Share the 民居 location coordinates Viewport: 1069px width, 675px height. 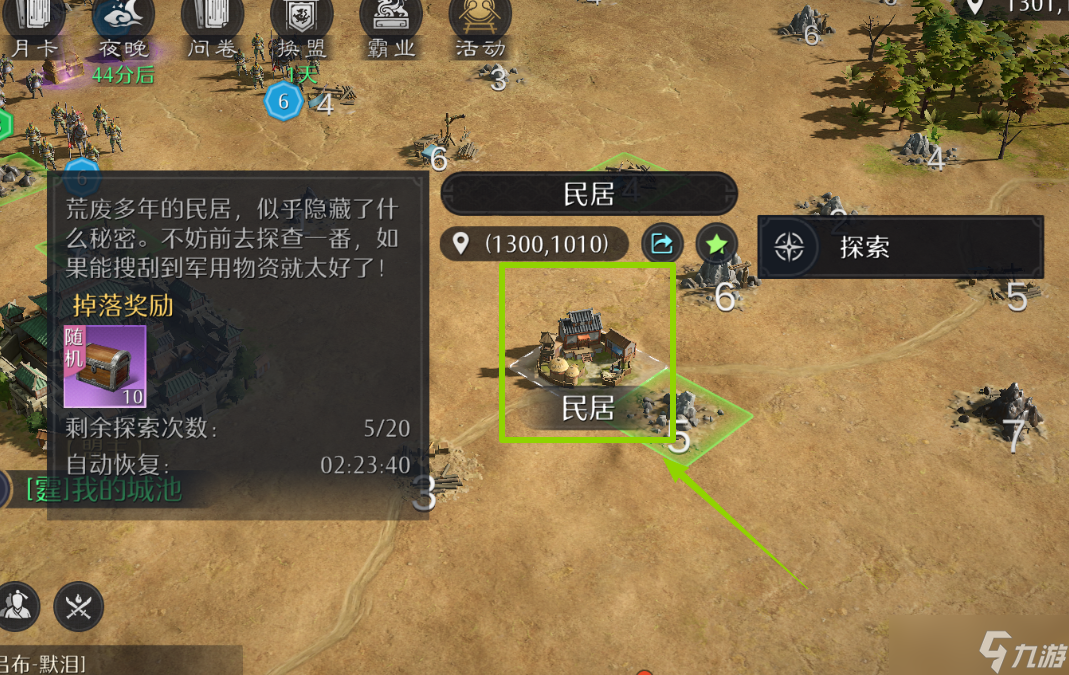662,243
